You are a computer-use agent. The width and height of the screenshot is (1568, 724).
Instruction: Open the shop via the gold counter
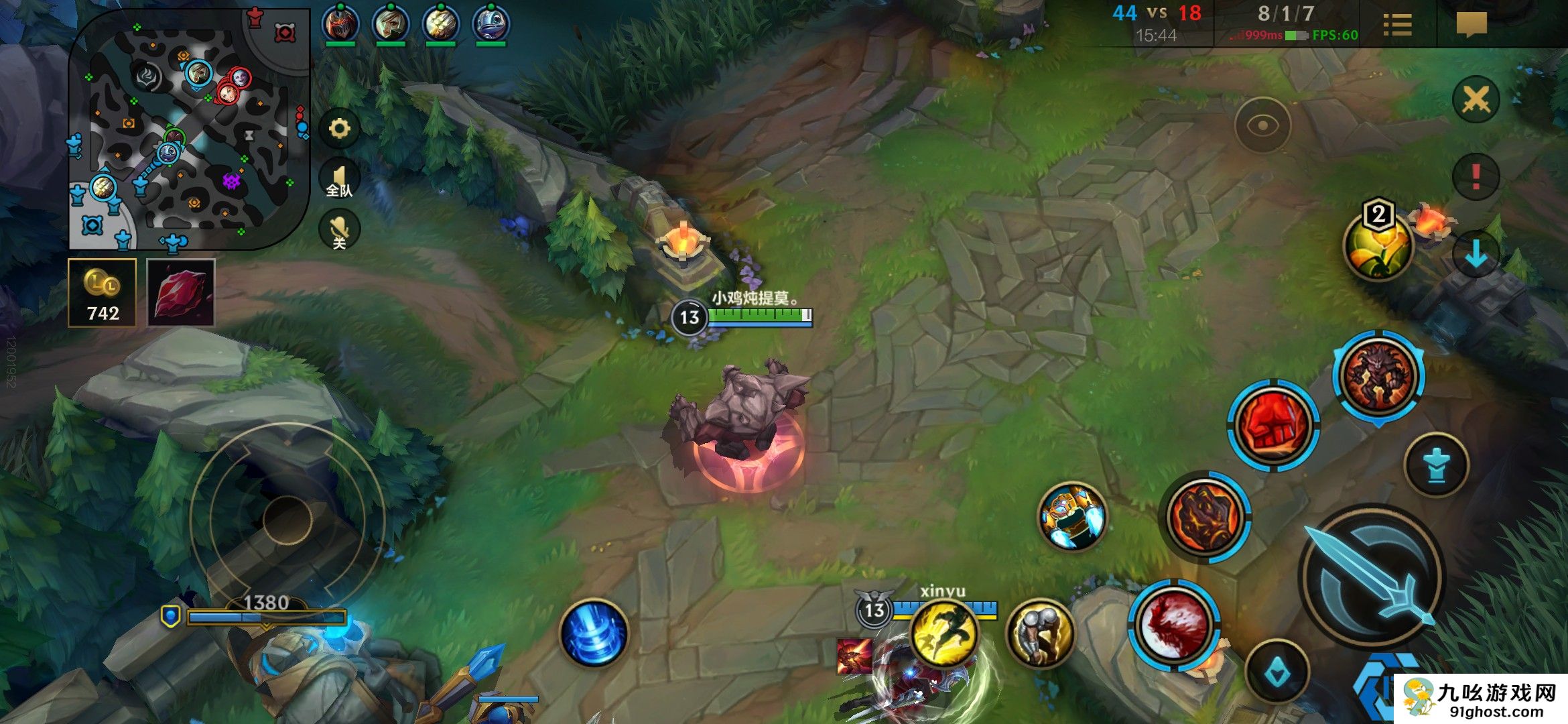(102, 293)
